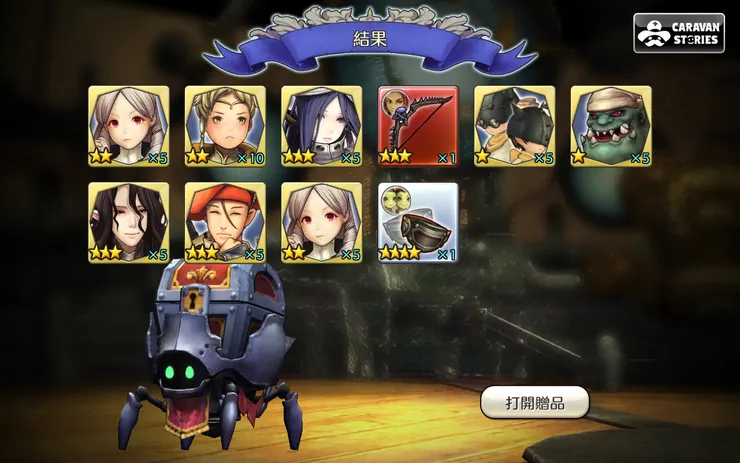Choose the long black-haired woman reward
Screen dimensions: 740x463
click(x=128, y=222)
